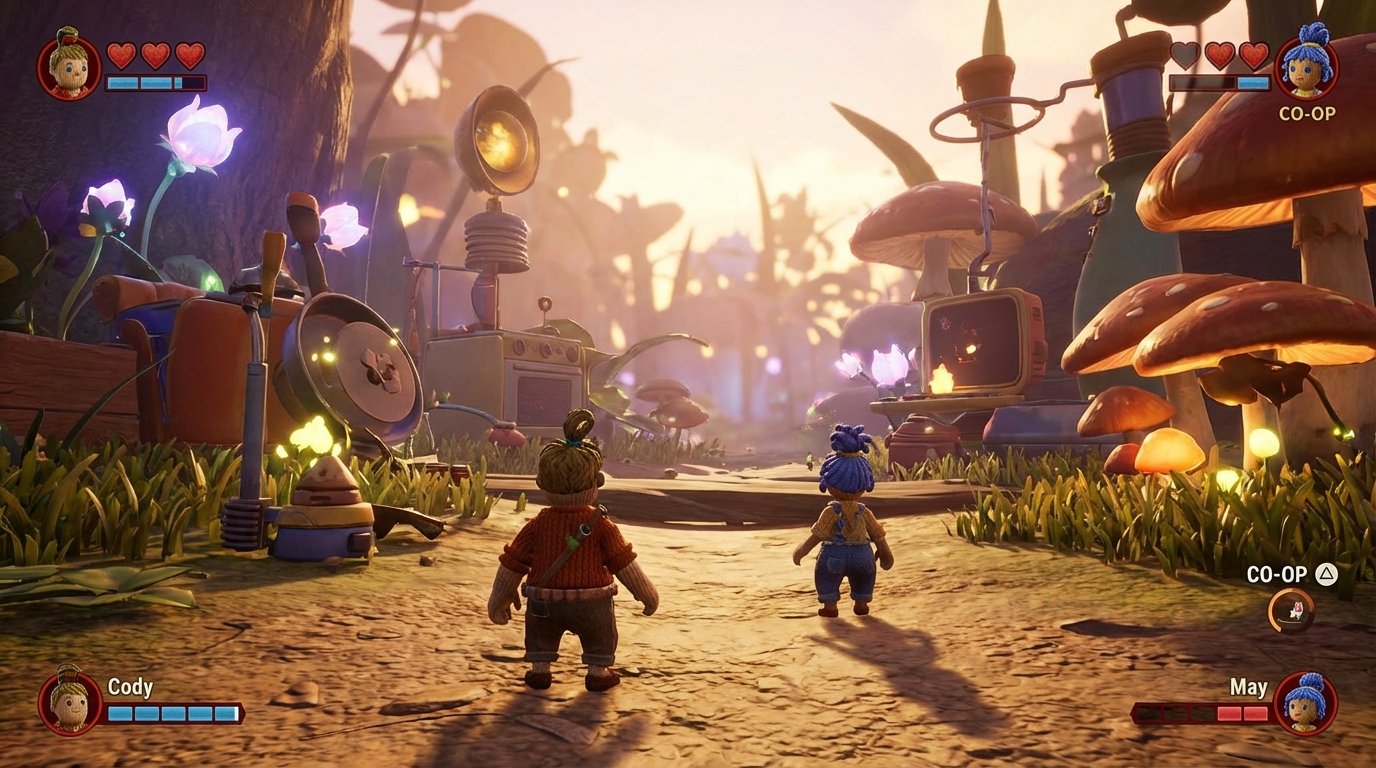Click May's rightmost red heart icon
Viewport: 1376px width, 768px height.
(x=1256, y=57)
